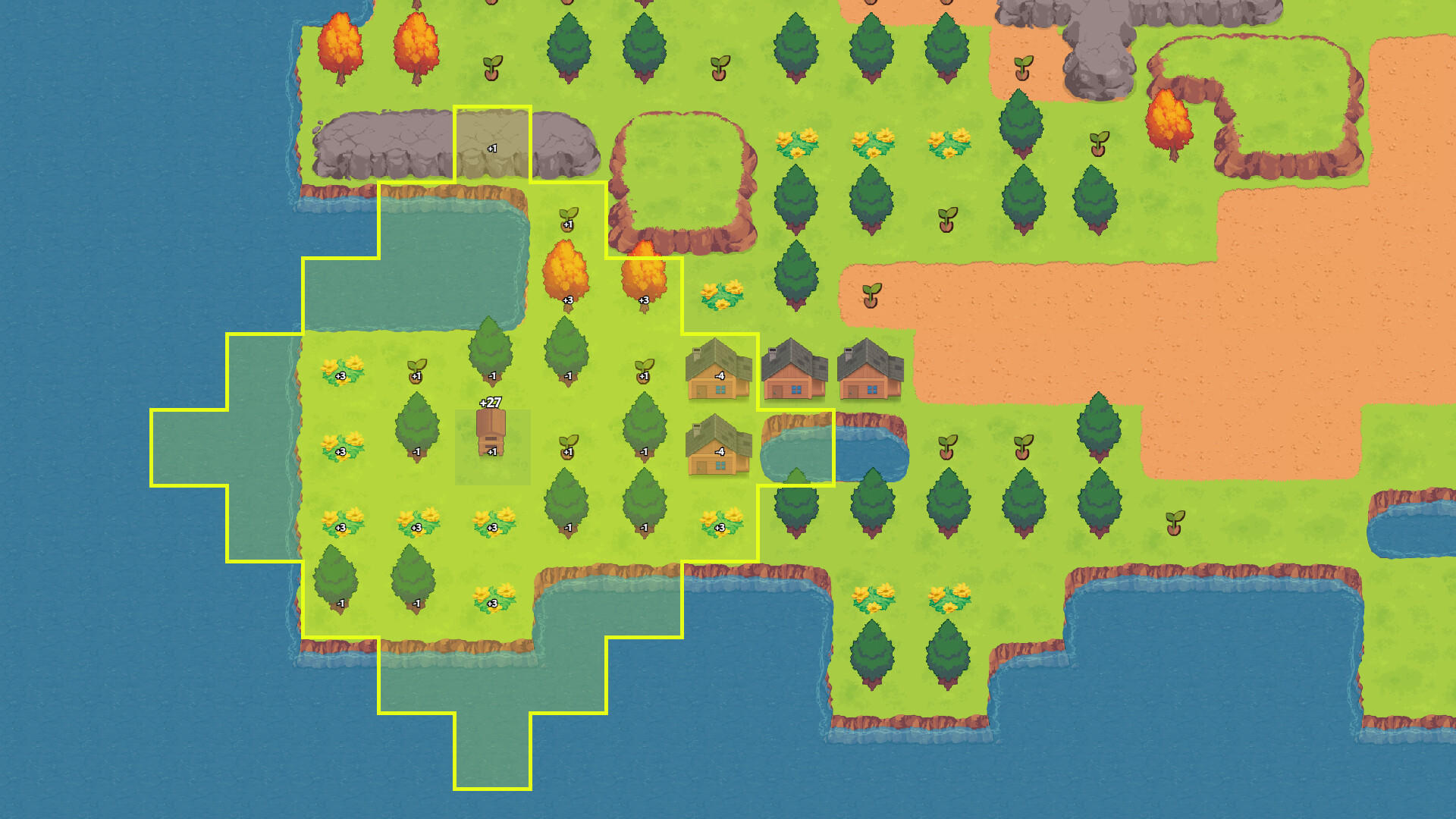The image size is (1456, 819).
Task: Select the orange autumn tree marked +3
Action: pos(567,277)
